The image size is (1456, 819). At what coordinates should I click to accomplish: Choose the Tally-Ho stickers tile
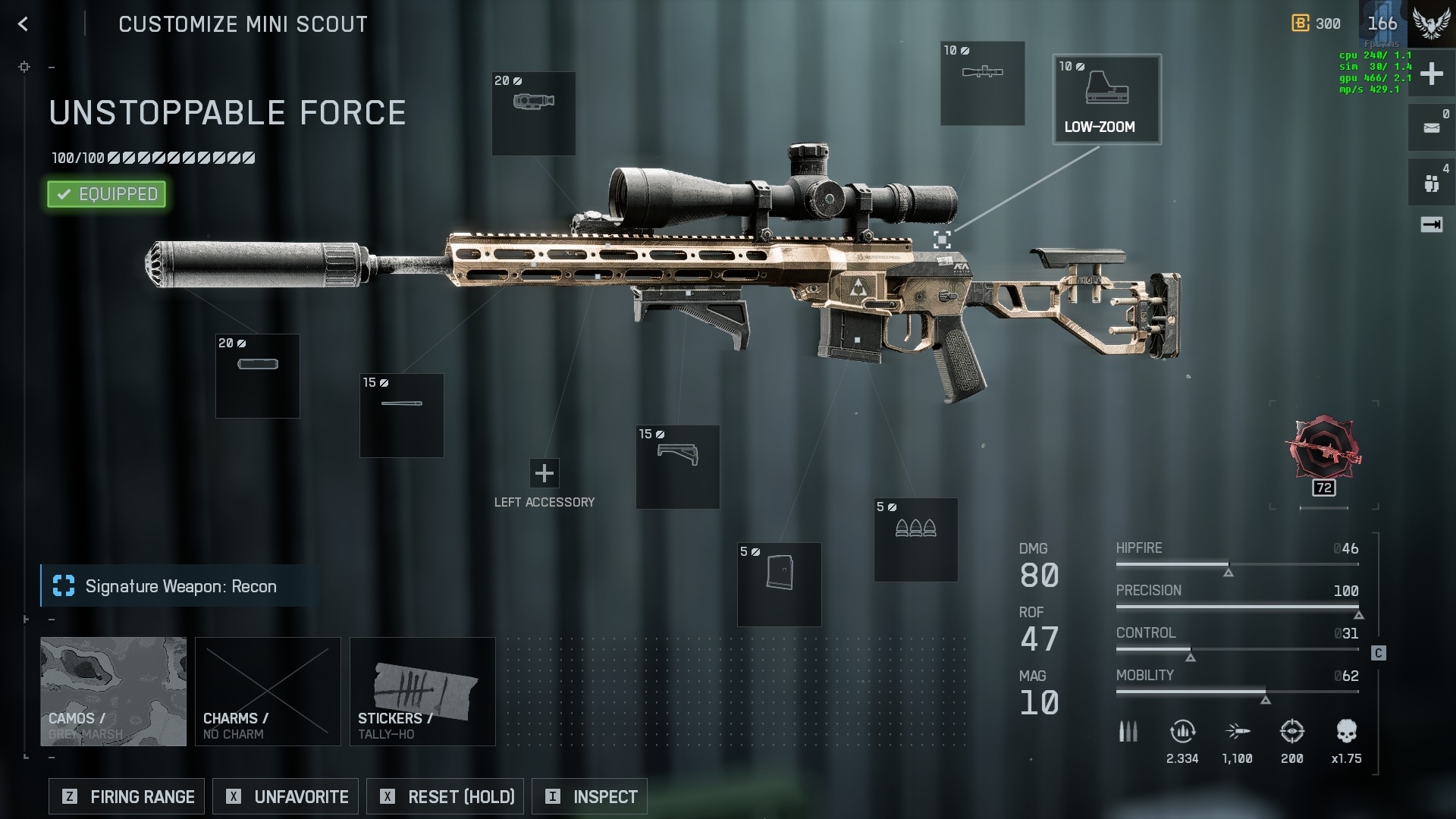422,691
